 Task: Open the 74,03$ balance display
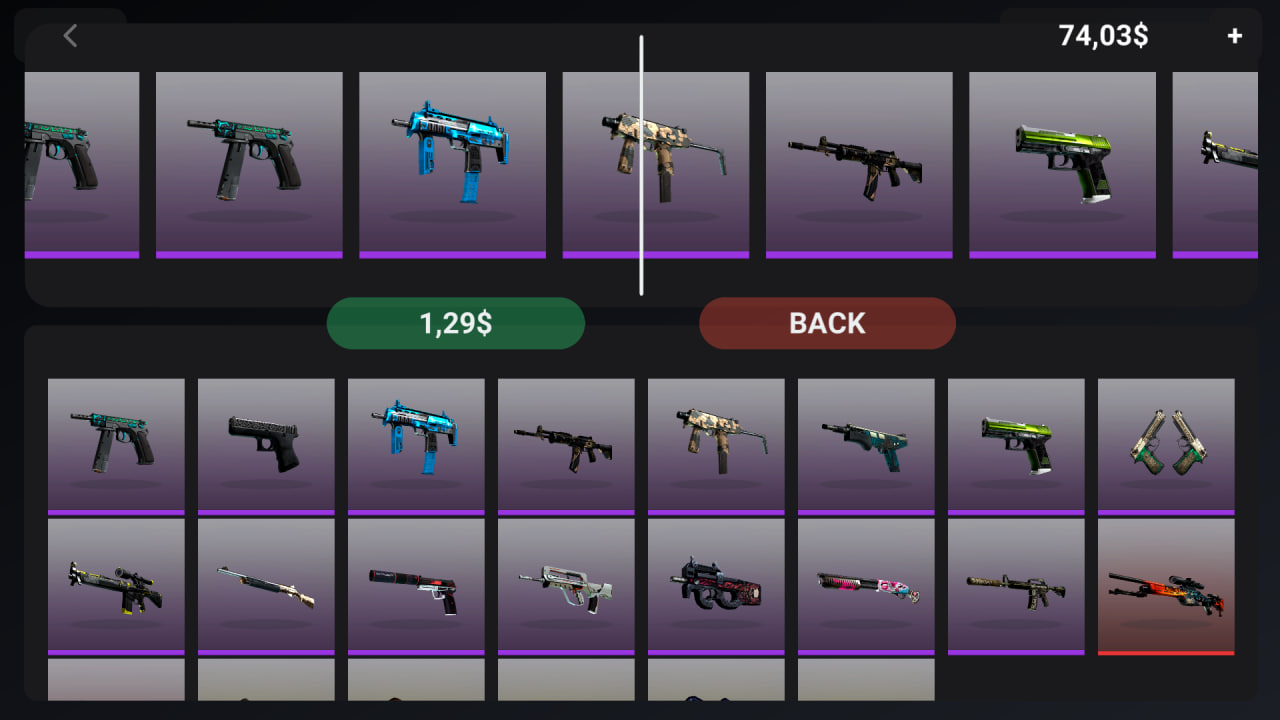point(1102,36)
